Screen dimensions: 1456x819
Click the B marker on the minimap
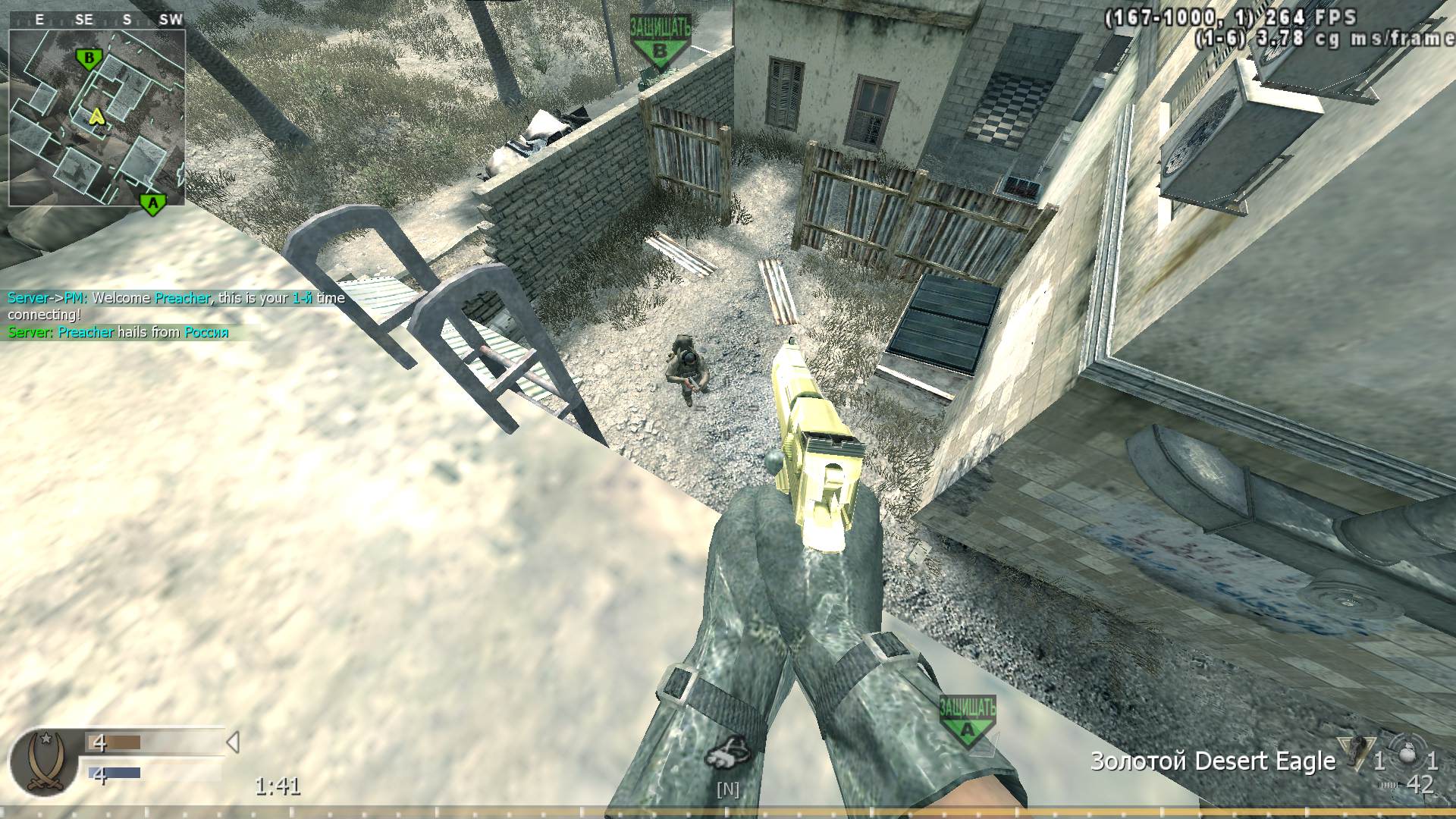(87, 57)
